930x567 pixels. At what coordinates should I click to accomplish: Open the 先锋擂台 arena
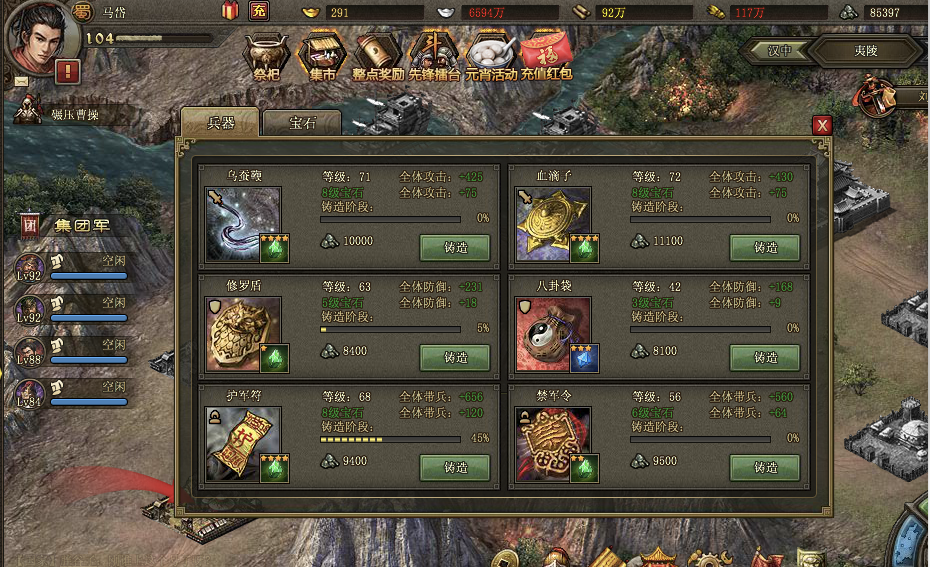[x=434, y=55]
